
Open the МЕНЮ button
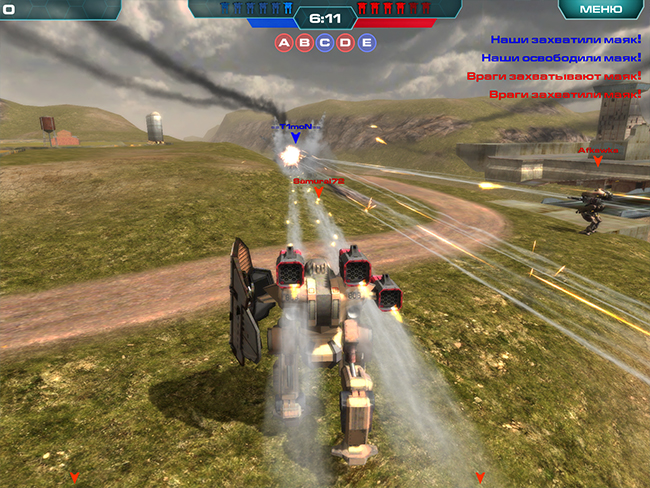601,9
